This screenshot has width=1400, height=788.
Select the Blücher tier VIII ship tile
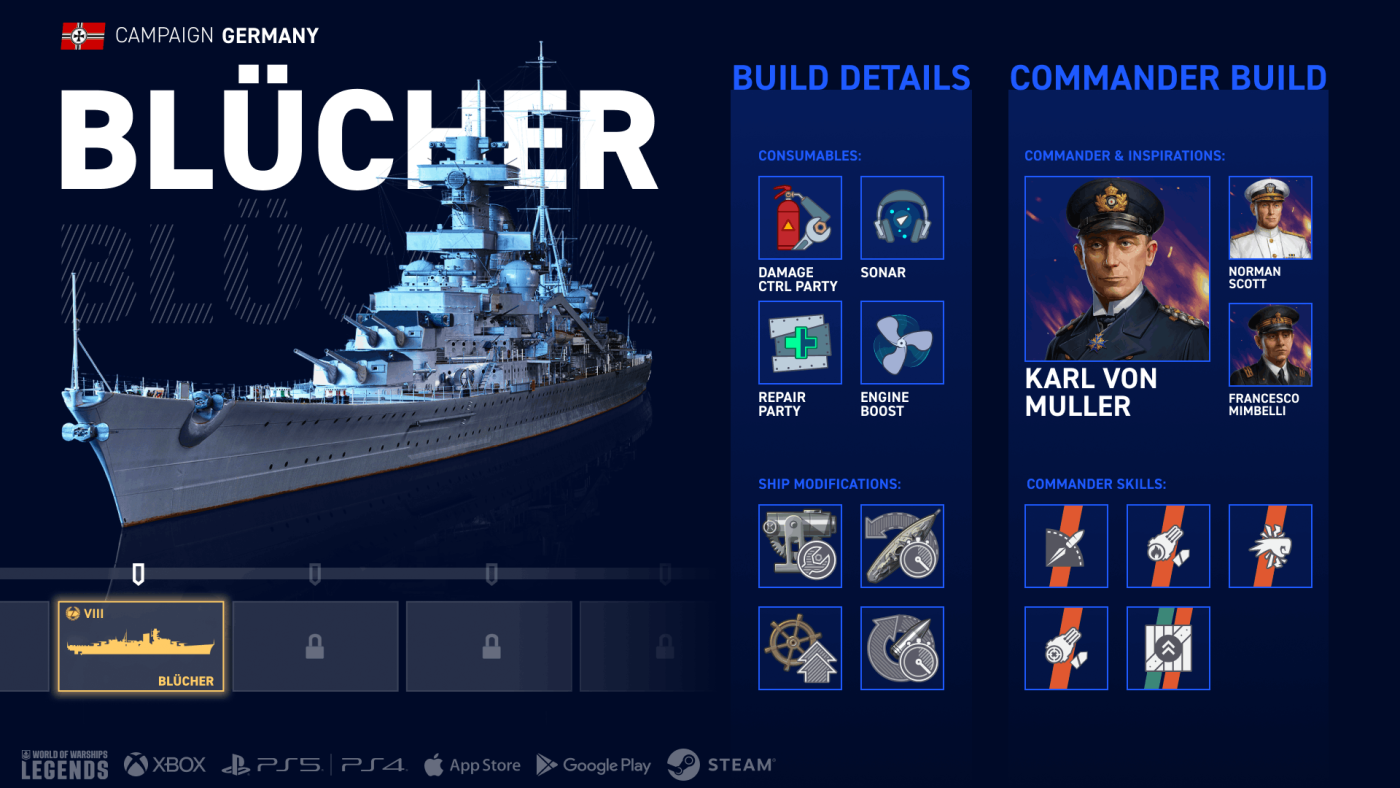coord(141,646)
